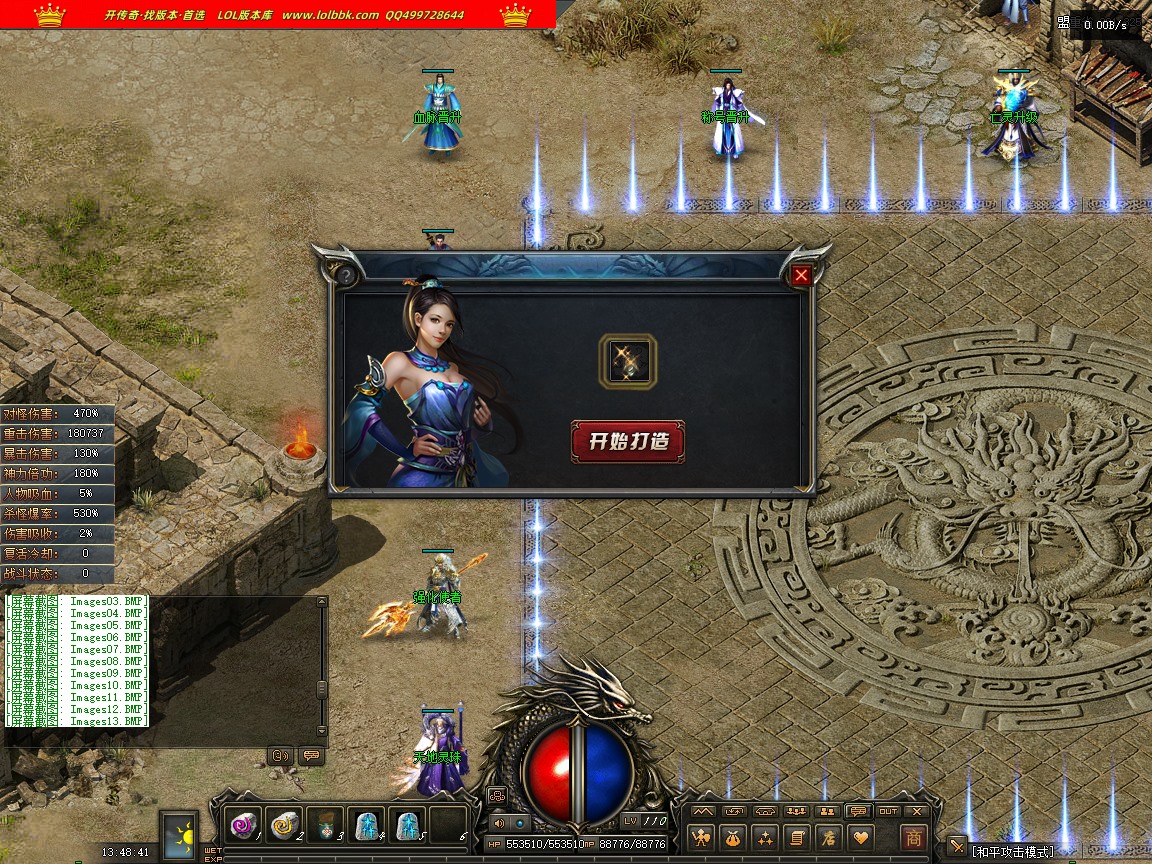The image size is (1152, 864).
Task: Open the skills panel with the sparkle icon
Action: (765, 838)
